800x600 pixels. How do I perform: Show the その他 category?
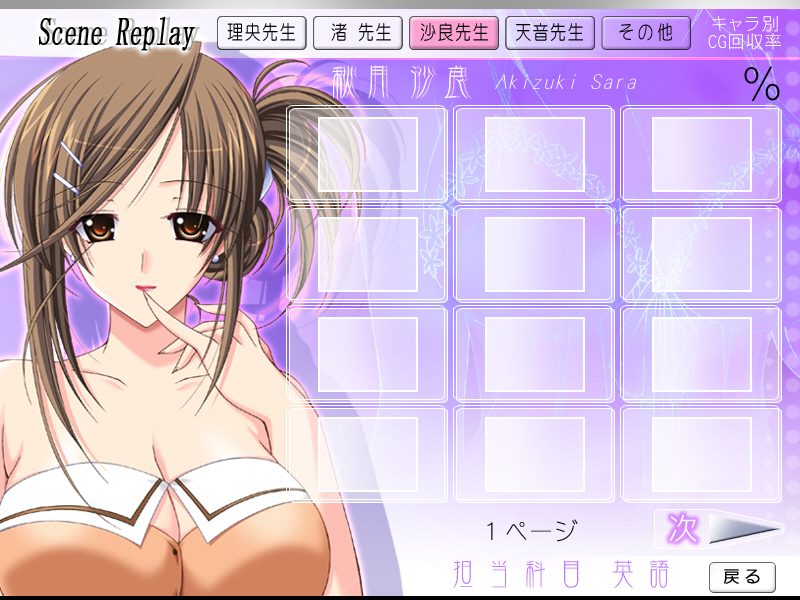(x=645, y=33)
